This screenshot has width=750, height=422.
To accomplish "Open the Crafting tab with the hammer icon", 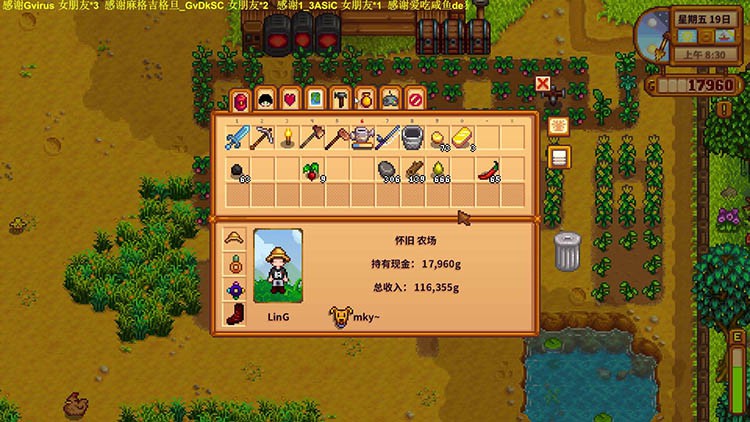I will tap(340, 99).
